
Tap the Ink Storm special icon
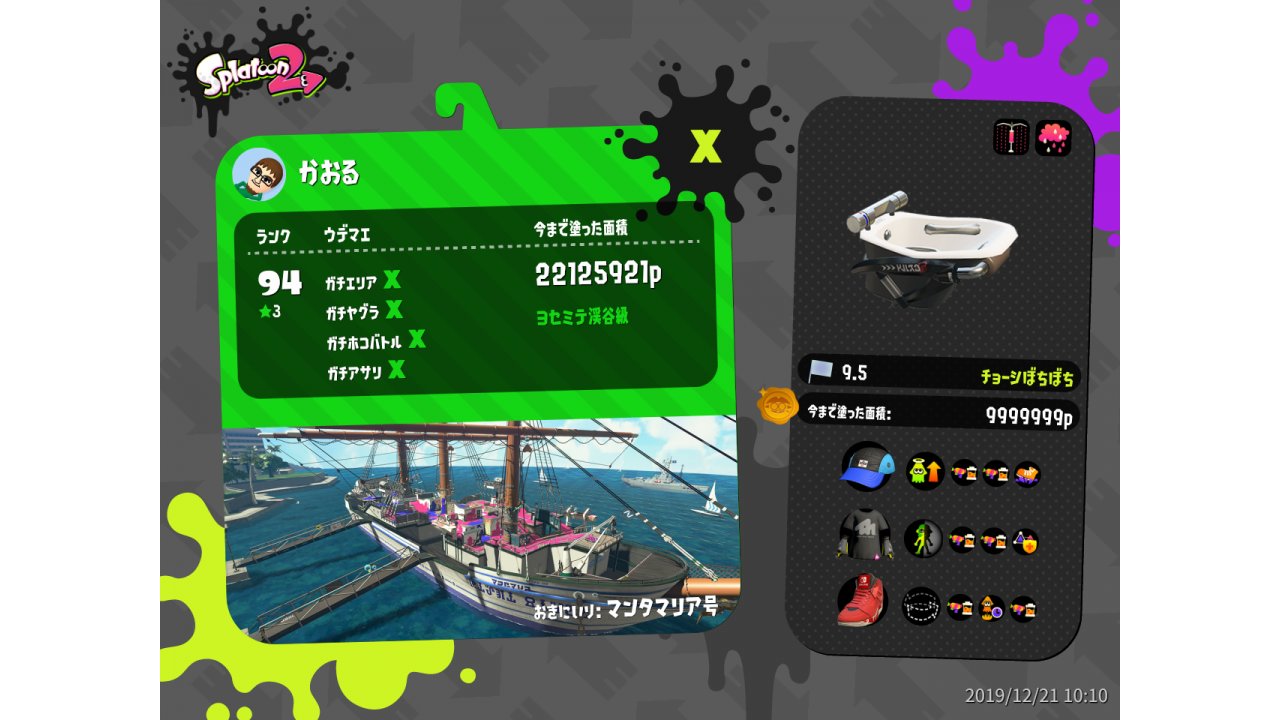(1053, 138)
